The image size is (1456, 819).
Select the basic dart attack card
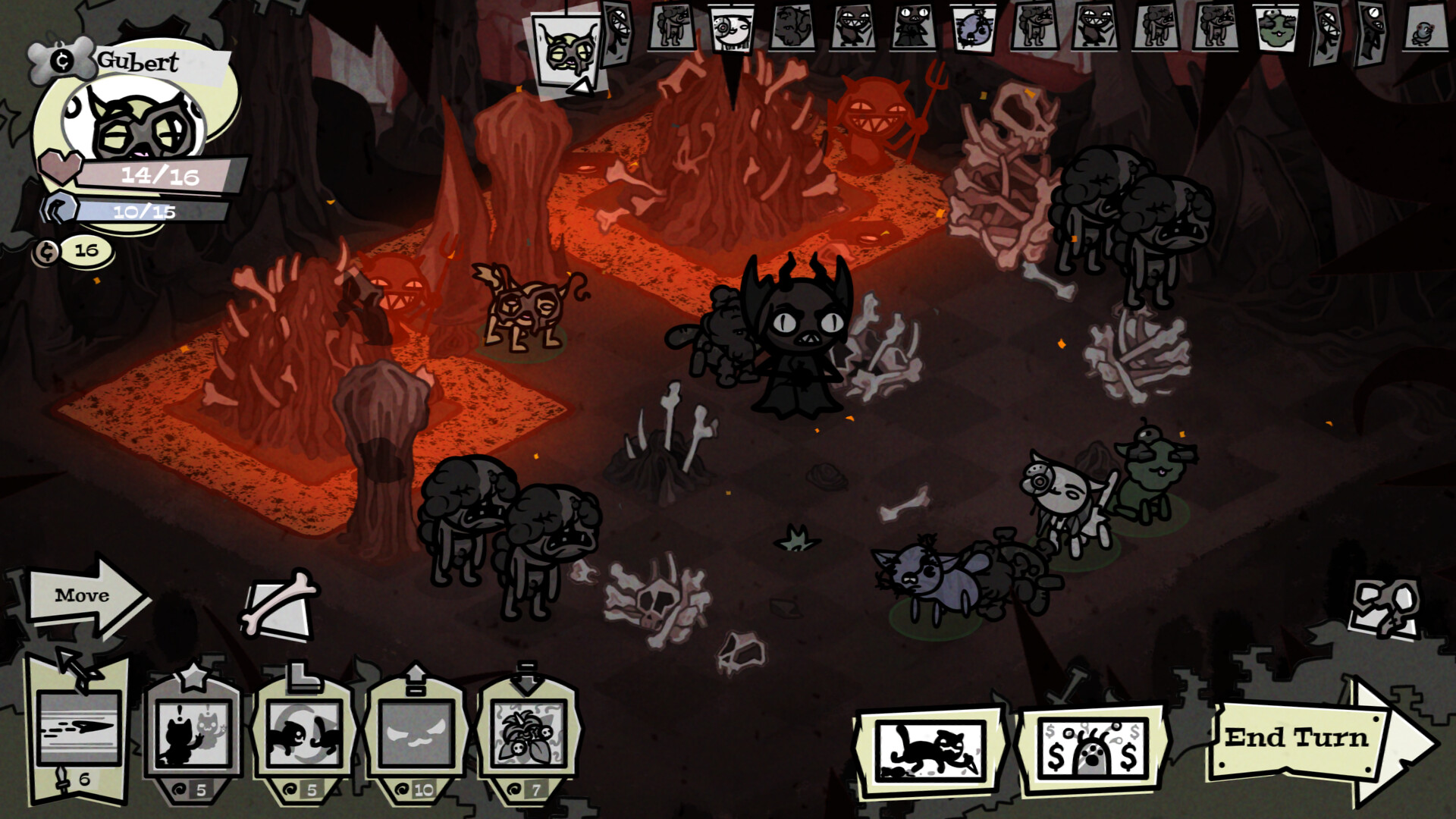click(x=78, y=728)
